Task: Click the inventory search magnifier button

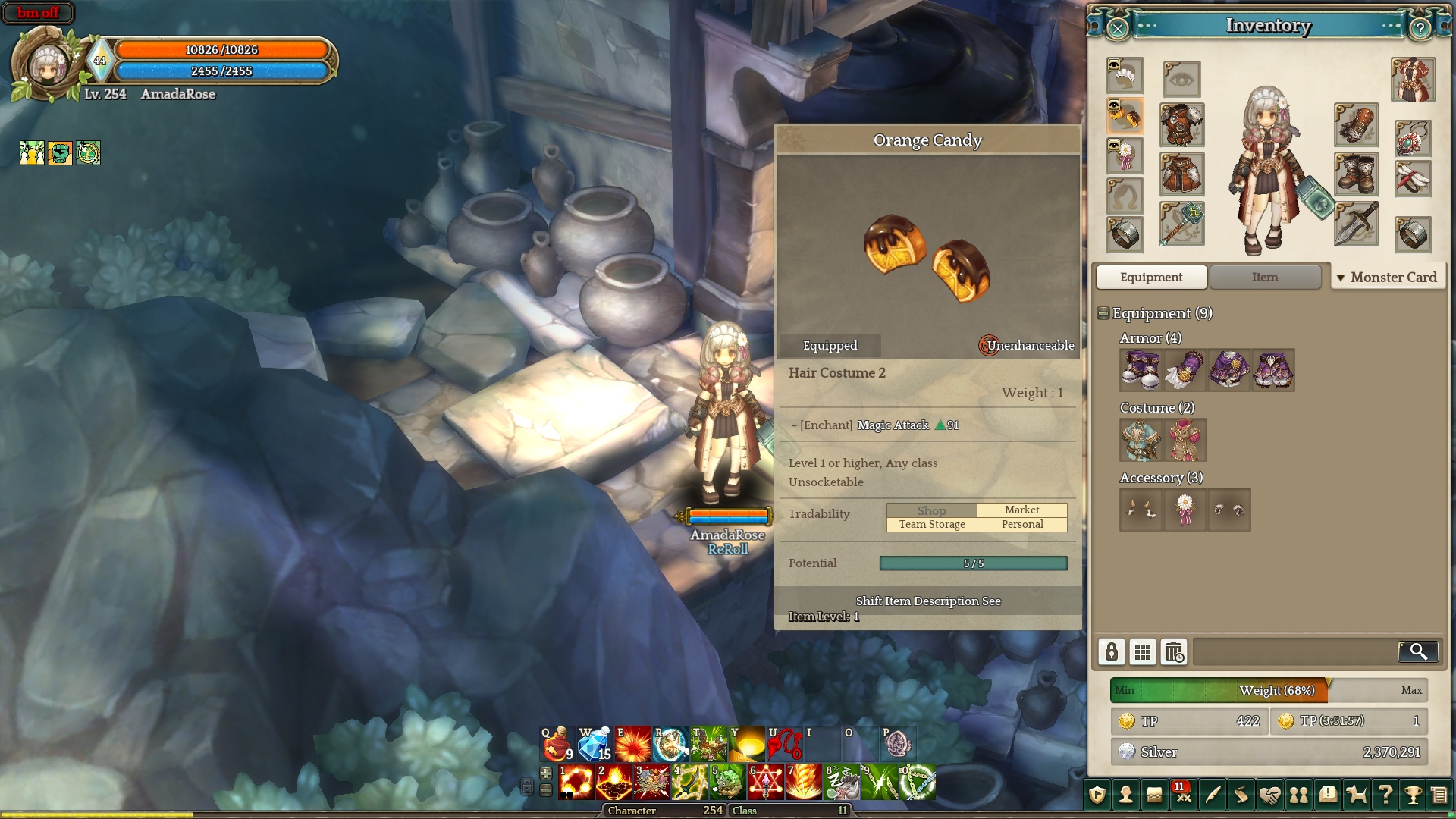Action: (x=1417, y=651)
